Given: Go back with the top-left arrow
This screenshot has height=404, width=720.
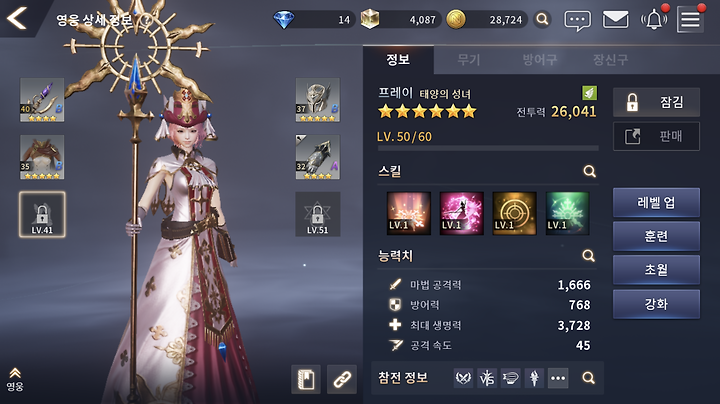Looking at the screenshot, I should pyautogui.click(x=17, y=18).
